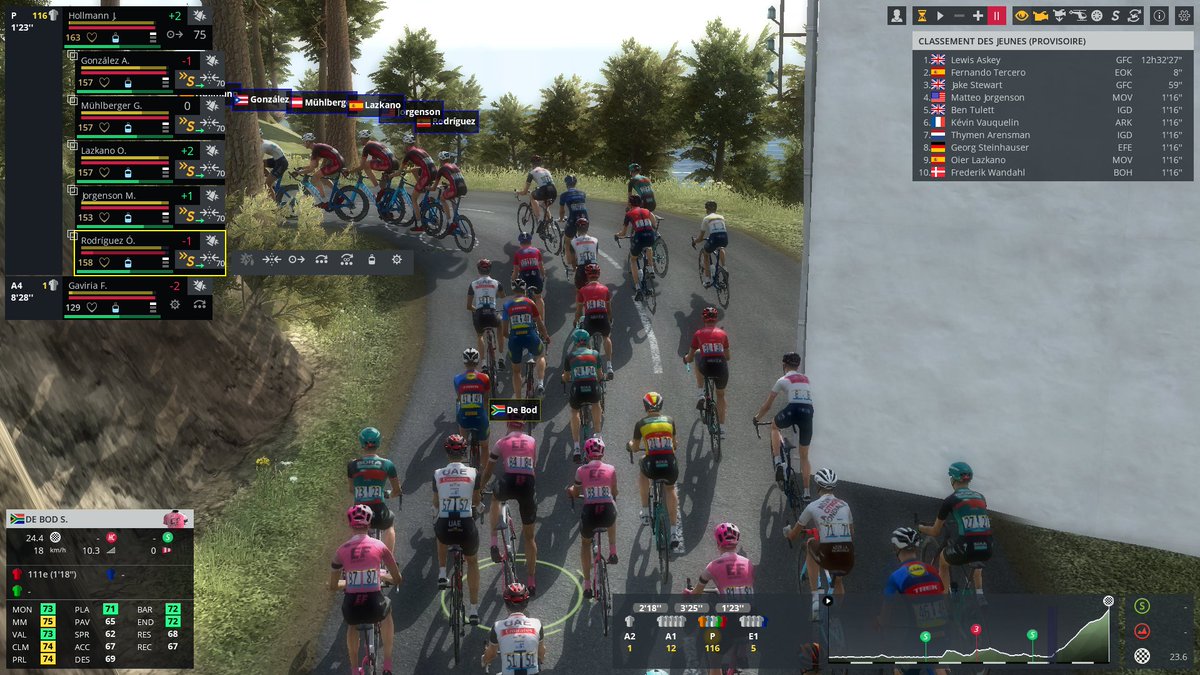This screenshot has width=1200, height=675.
Task: Click the bottle icon in the order toolbar
Action: (372, 259)
